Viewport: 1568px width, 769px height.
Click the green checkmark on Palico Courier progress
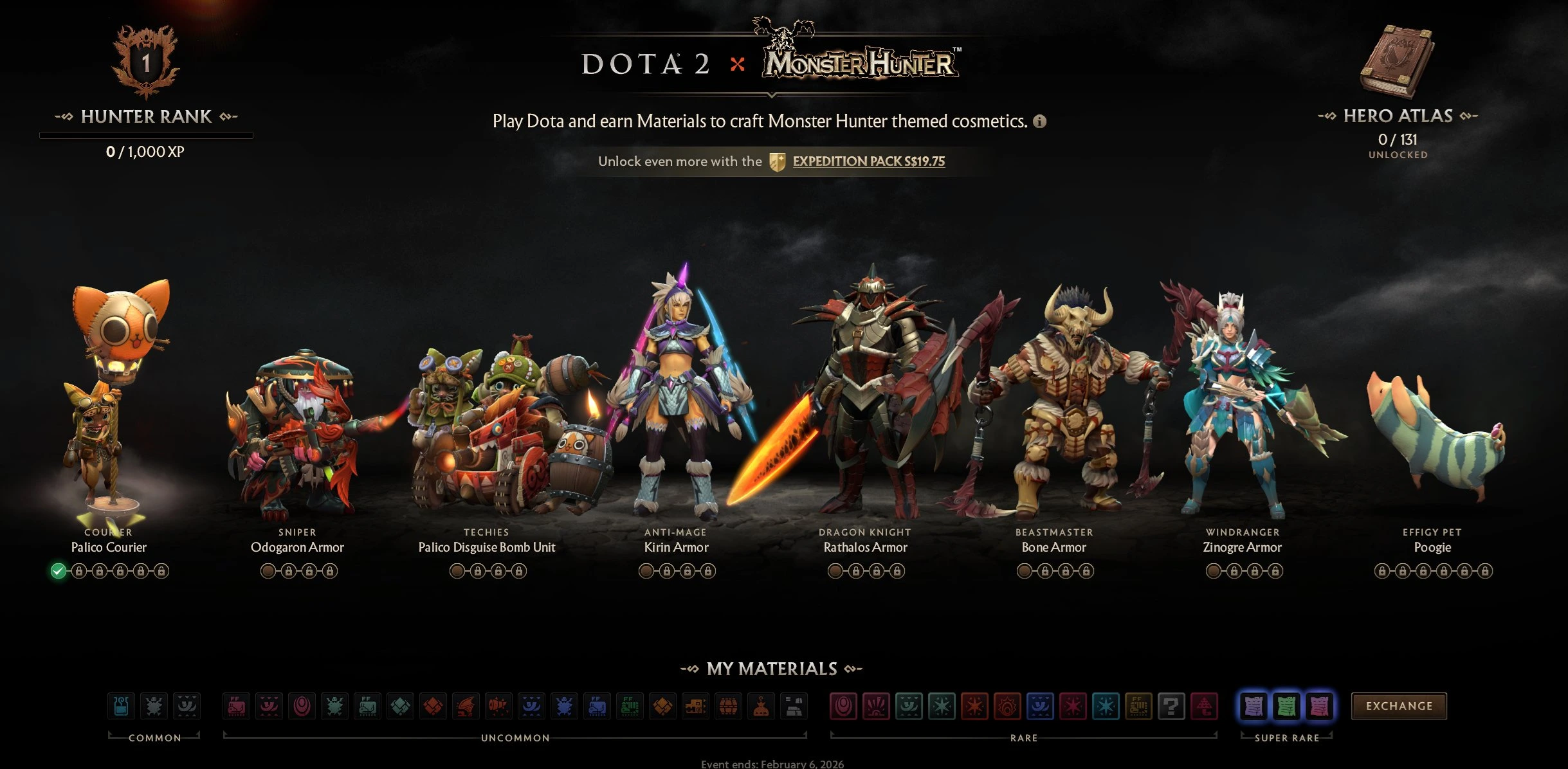[x=58, y=570]
